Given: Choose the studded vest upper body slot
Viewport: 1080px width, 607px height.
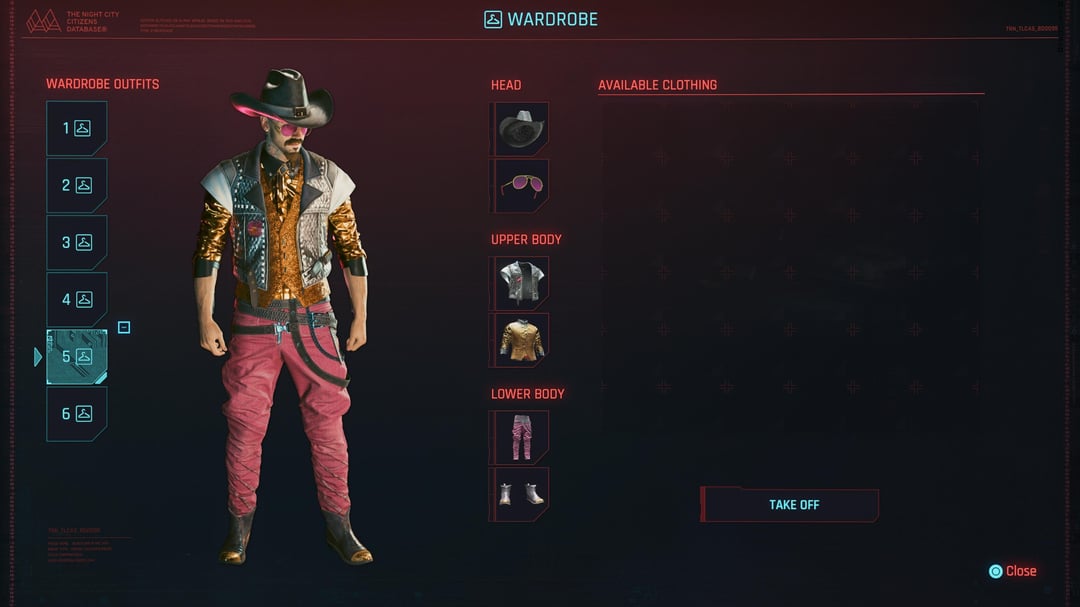Looking at the screenshot, I should 521,283.
